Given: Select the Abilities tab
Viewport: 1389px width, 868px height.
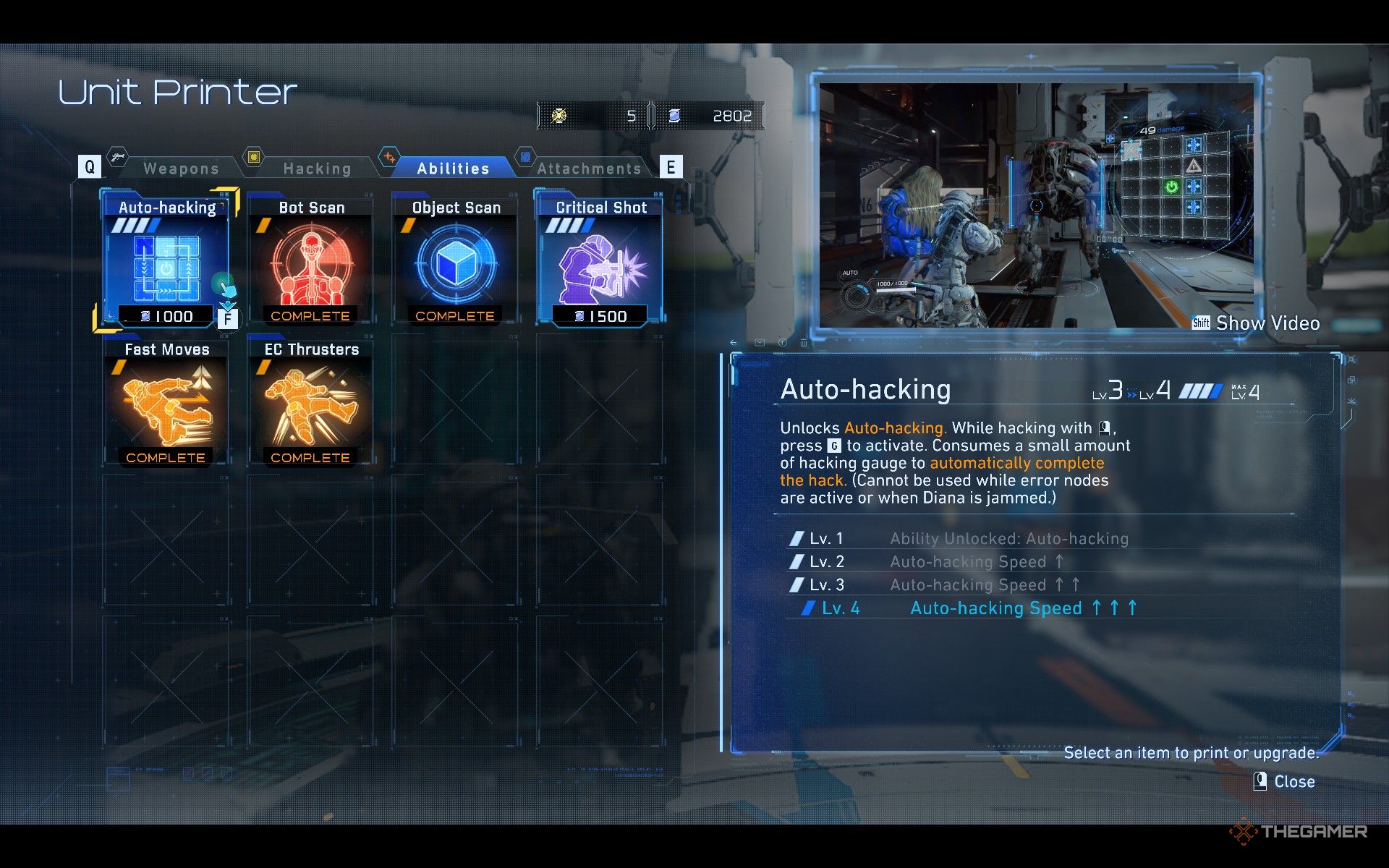Looking at the screenshot, I should tap(453, 169).
